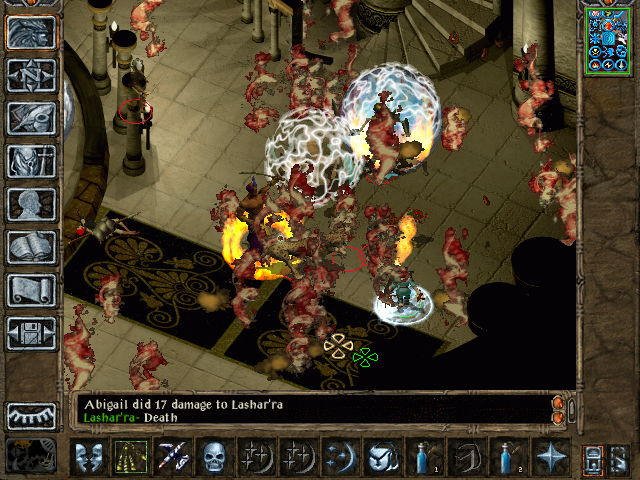This screenshot has width=640, height=480.
Task: Click the eye-shaped rest button
Action: (31, 415)
